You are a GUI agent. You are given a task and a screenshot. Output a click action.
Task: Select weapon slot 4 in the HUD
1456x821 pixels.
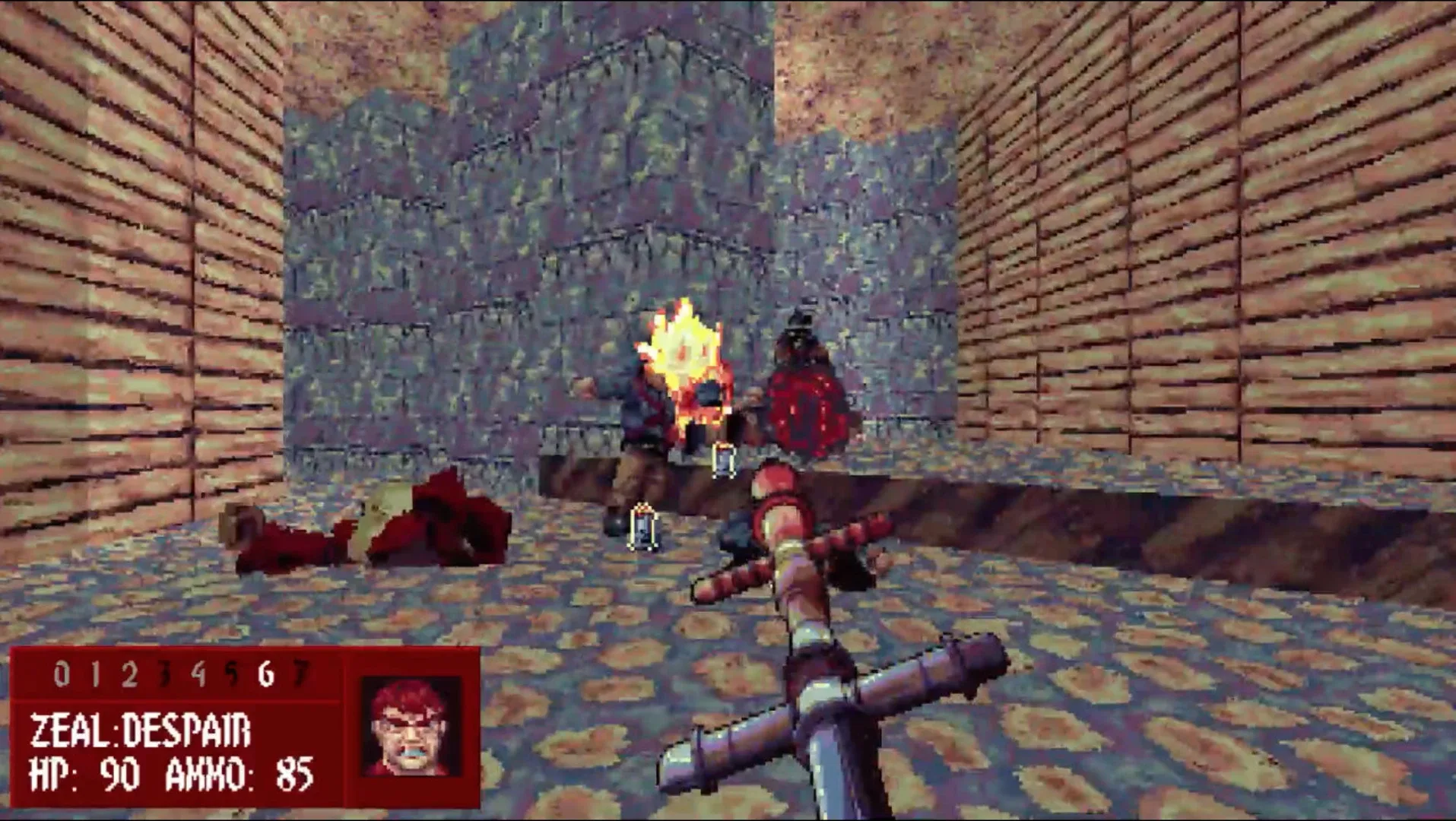pos(199,674)
